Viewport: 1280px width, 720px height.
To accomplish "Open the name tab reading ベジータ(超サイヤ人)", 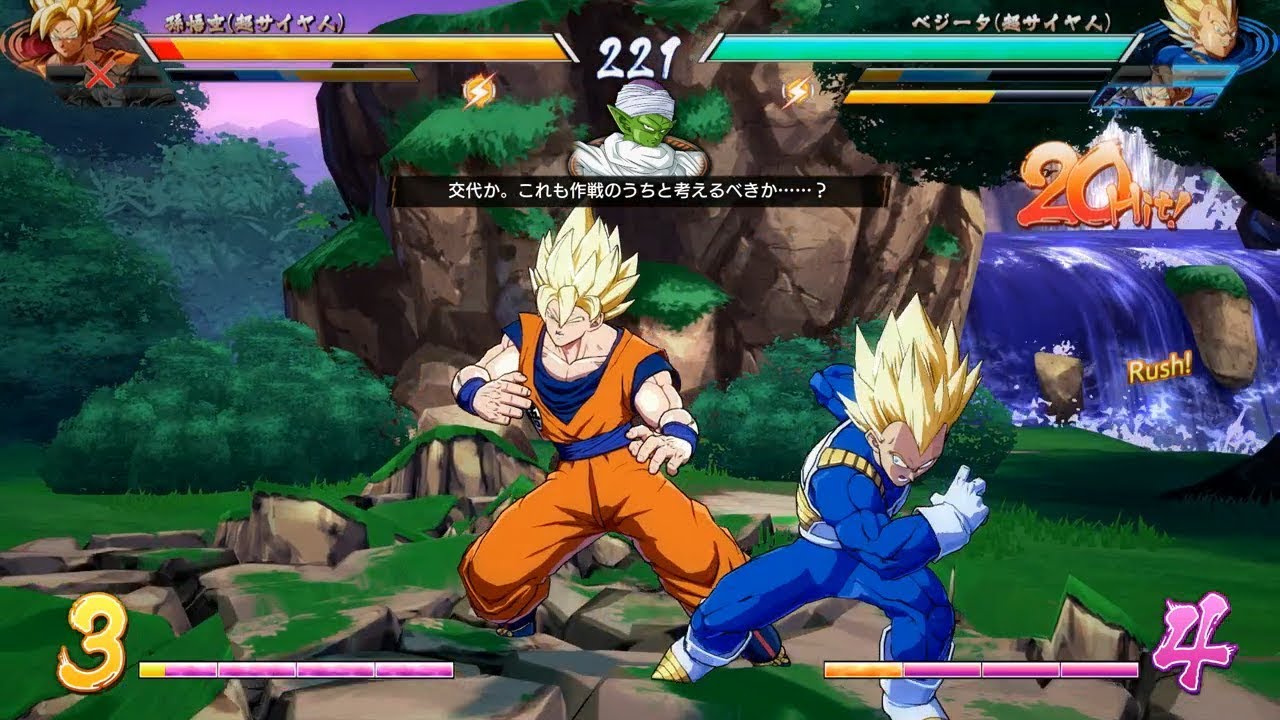I will pos(1010,26).
